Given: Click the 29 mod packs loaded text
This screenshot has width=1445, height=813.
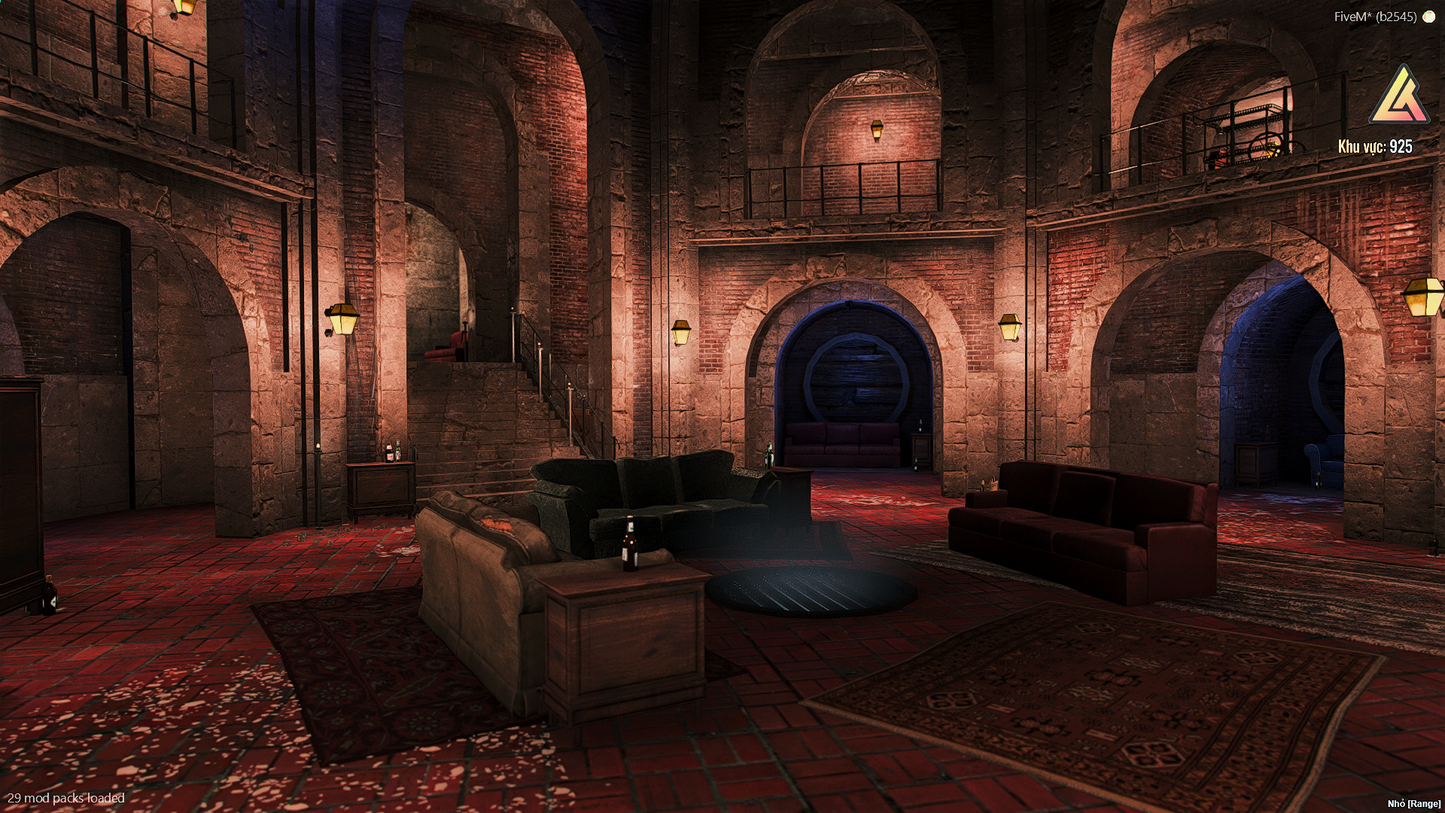Looking at the screenshot, I should 67,798.
